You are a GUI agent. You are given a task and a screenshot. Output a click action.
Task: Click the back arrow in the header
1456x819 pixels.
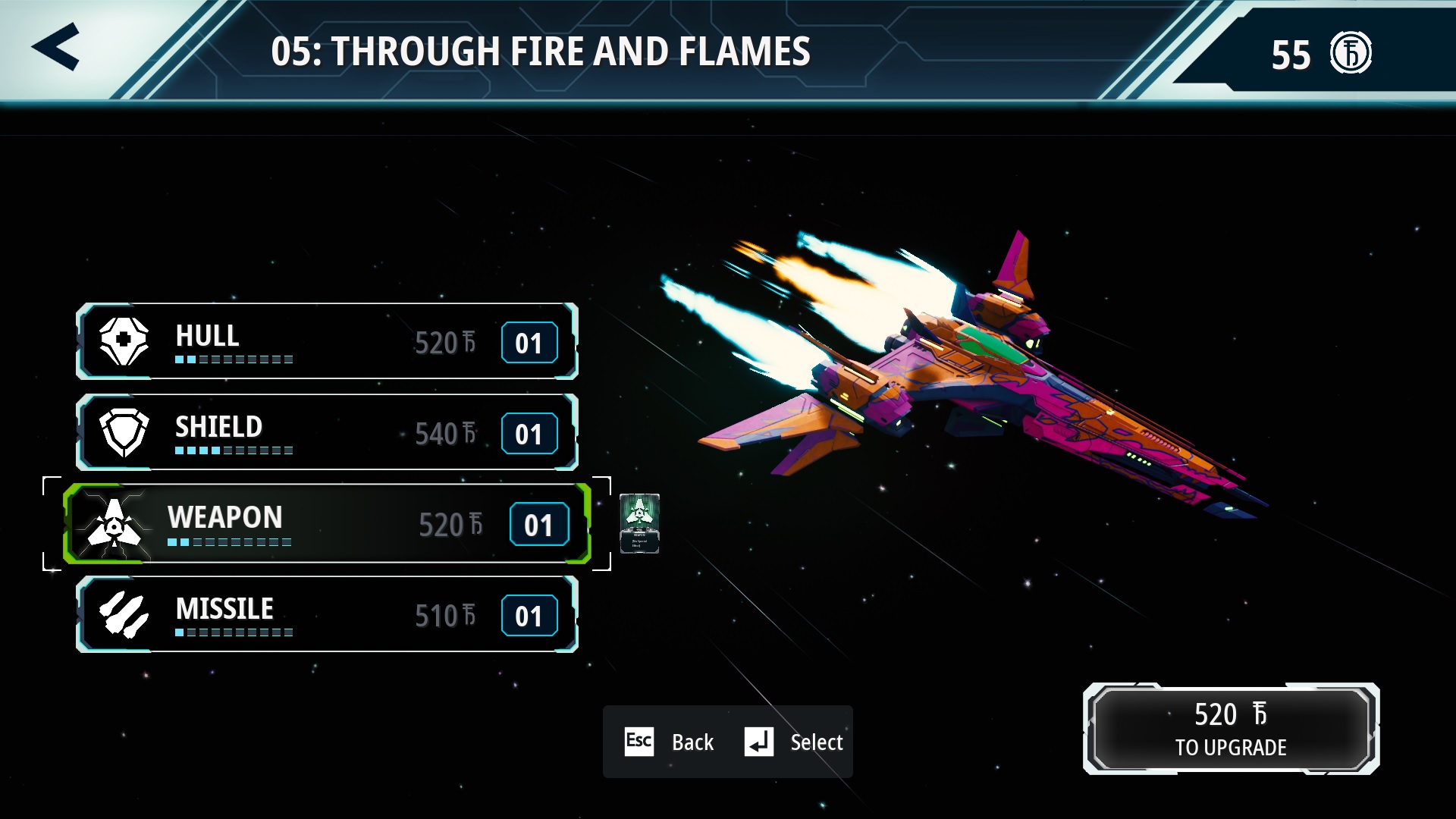click(x=56, y=47)
